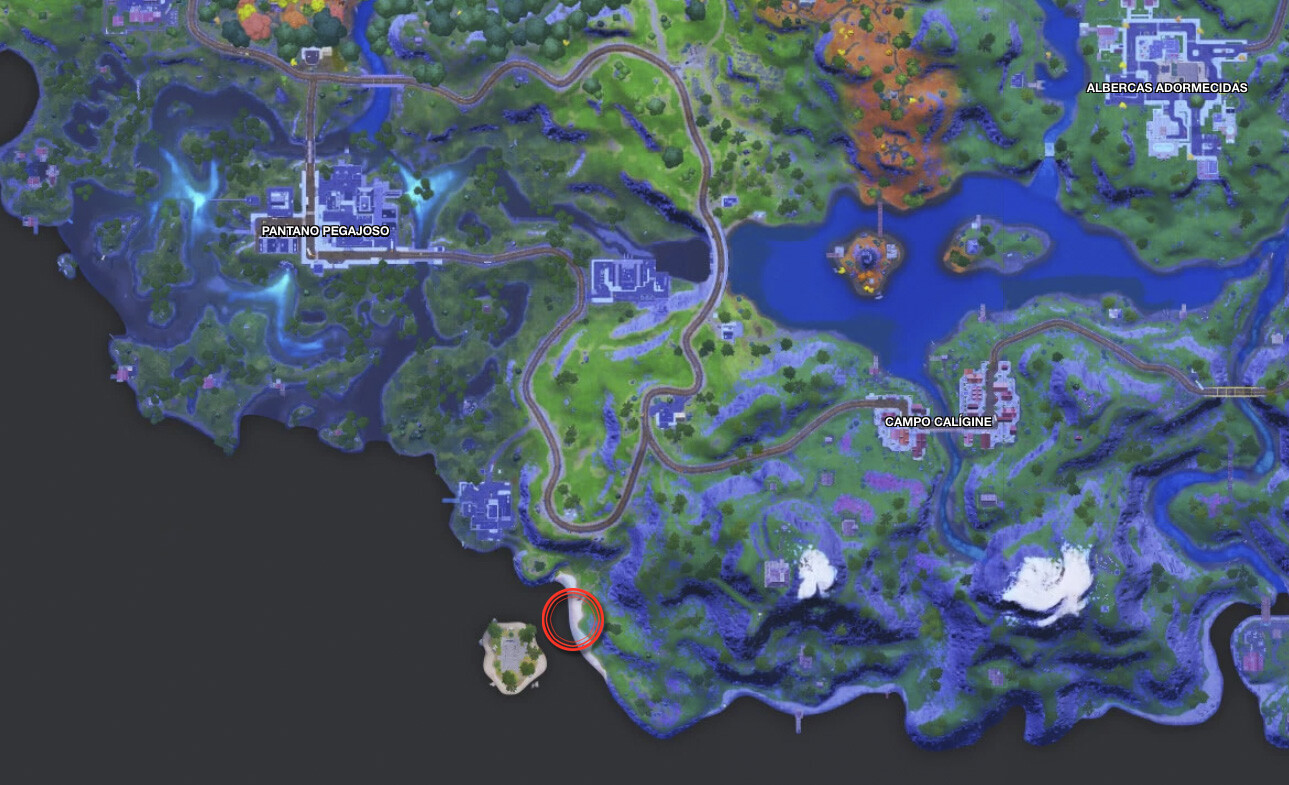Open the ALBERCAS ADORMECIDAS location label
Image resolution: width=1289 pixels, height=785 pixels.
[1167, 88]
